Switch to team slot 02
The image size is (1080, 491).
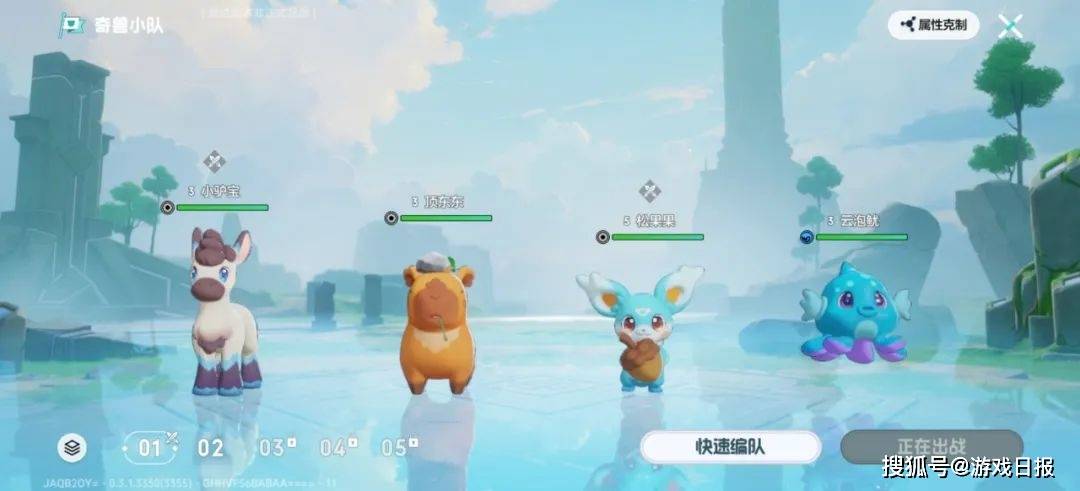coord(210,447)
